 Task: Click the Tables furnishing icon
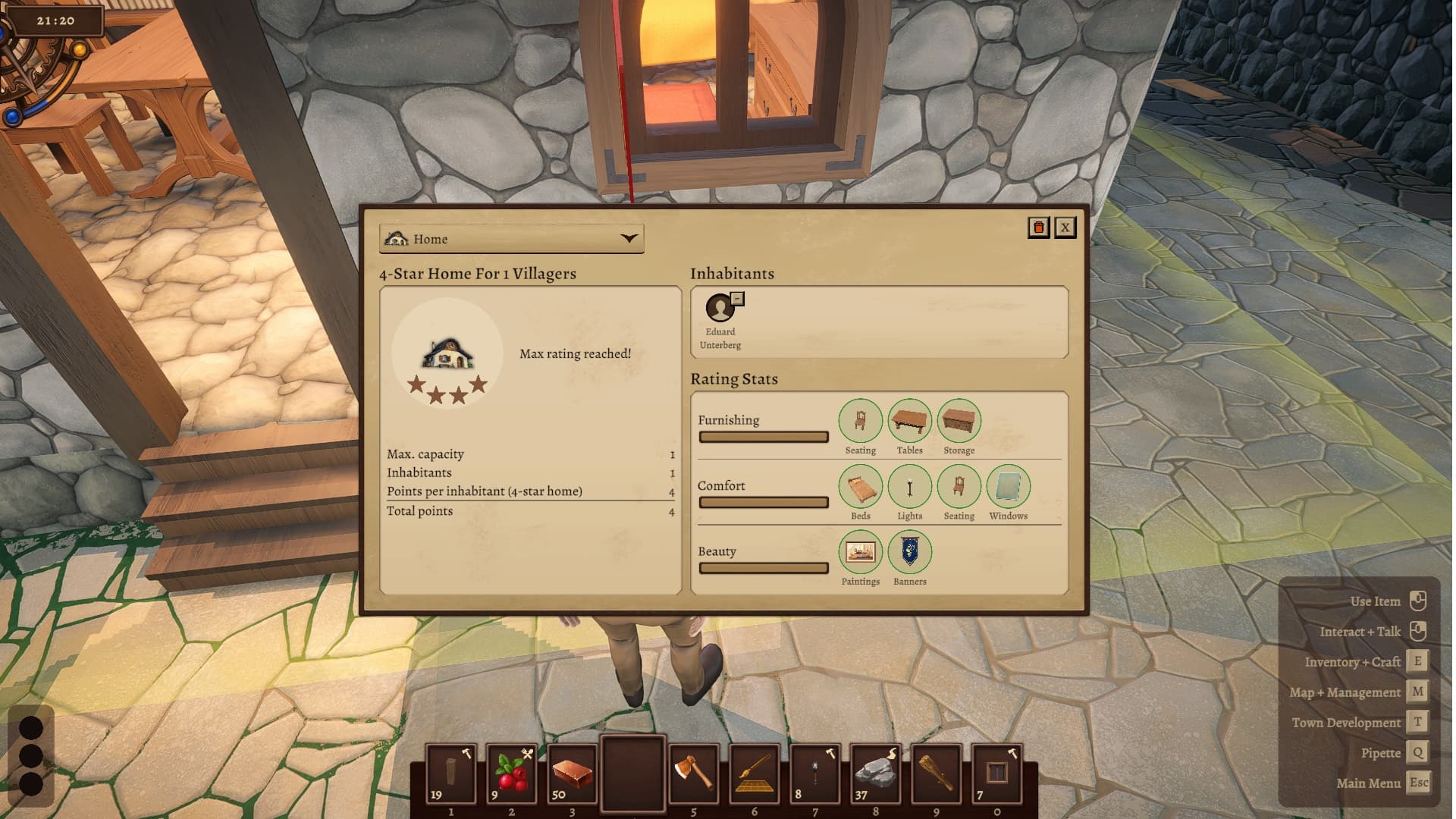(x=909, y=421)
